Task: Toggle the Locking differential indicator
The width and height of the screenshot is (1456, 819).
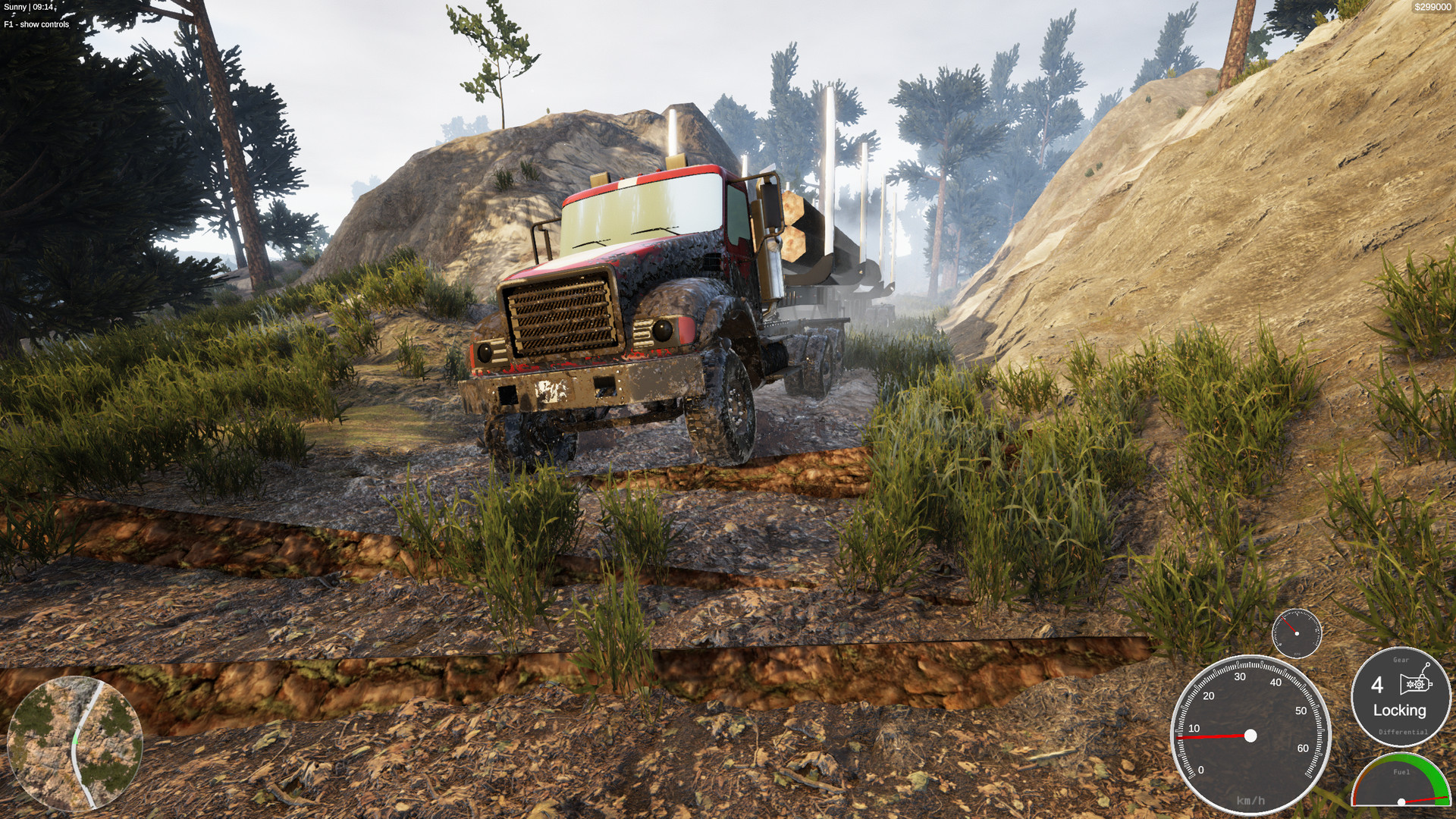Action: (x=1401, y=712)
